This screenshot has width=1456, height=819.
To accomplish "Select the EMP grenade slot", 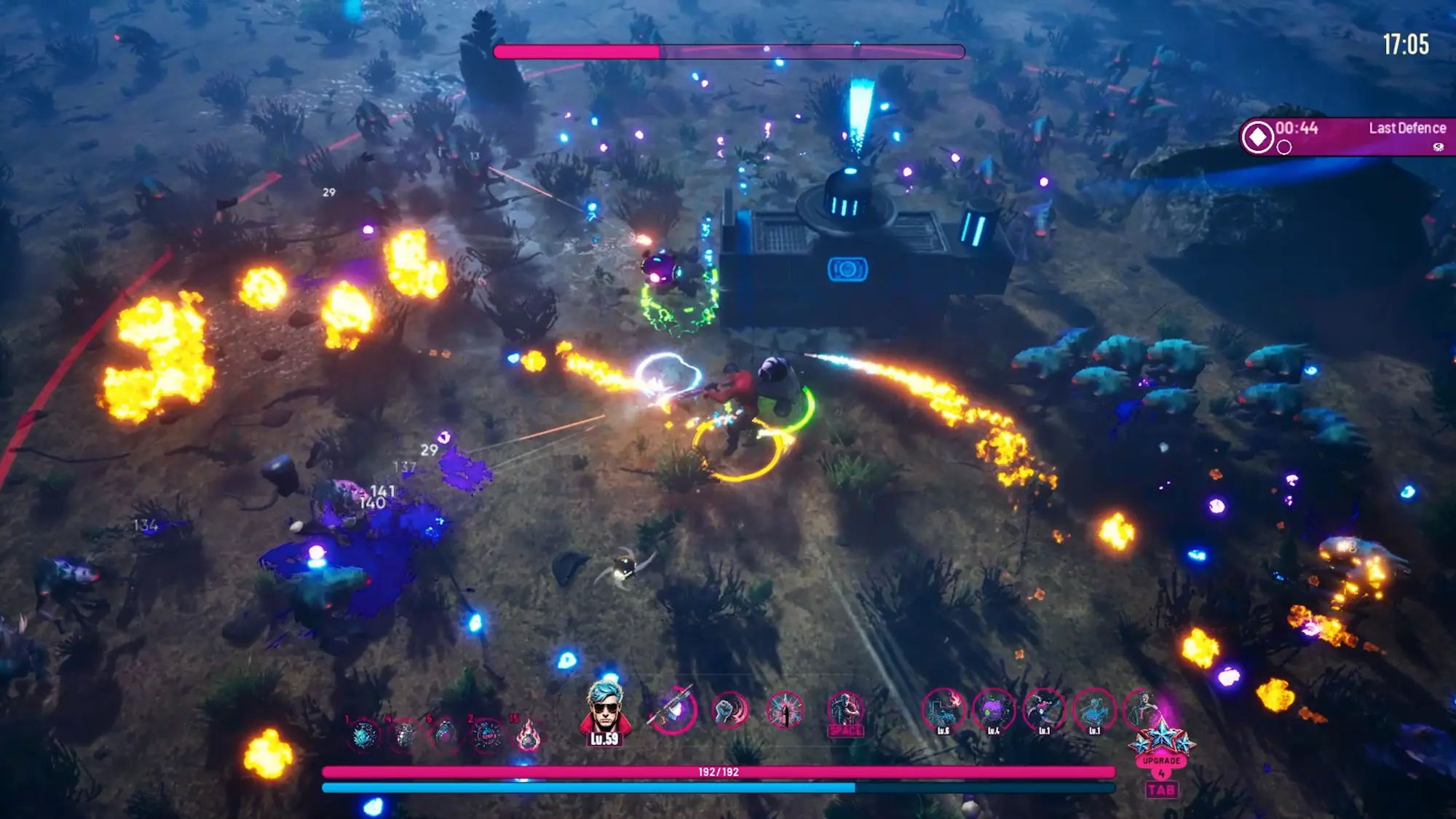I will click(487, 735).
